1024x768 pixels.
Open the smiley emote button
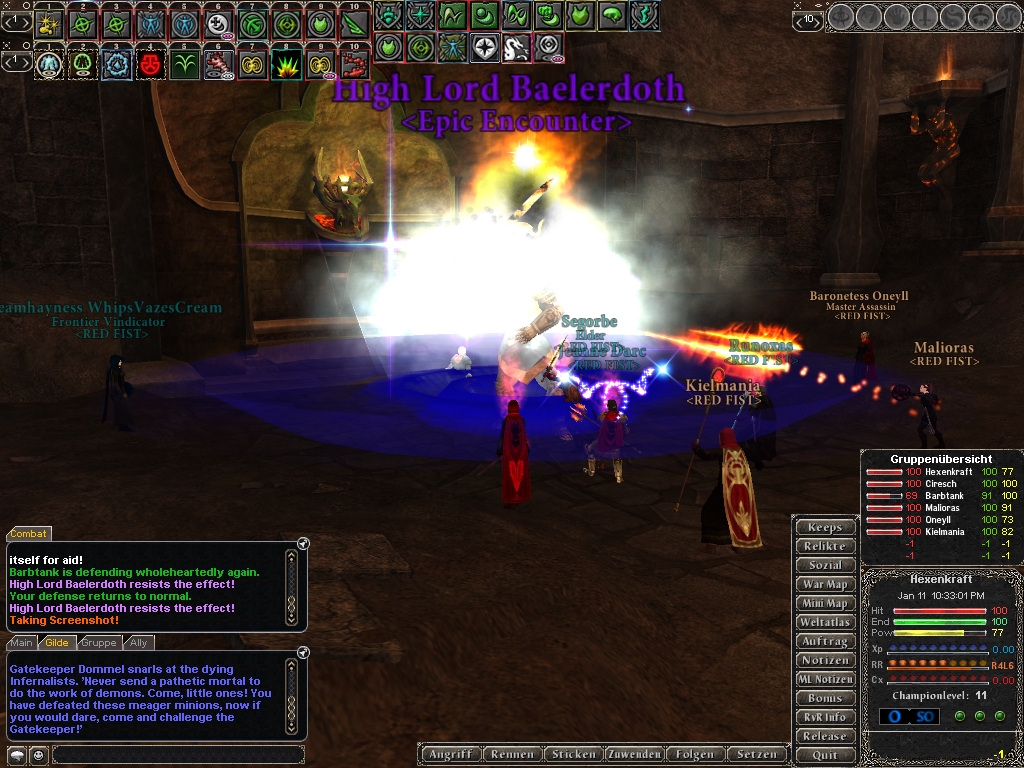coord(37,754)
